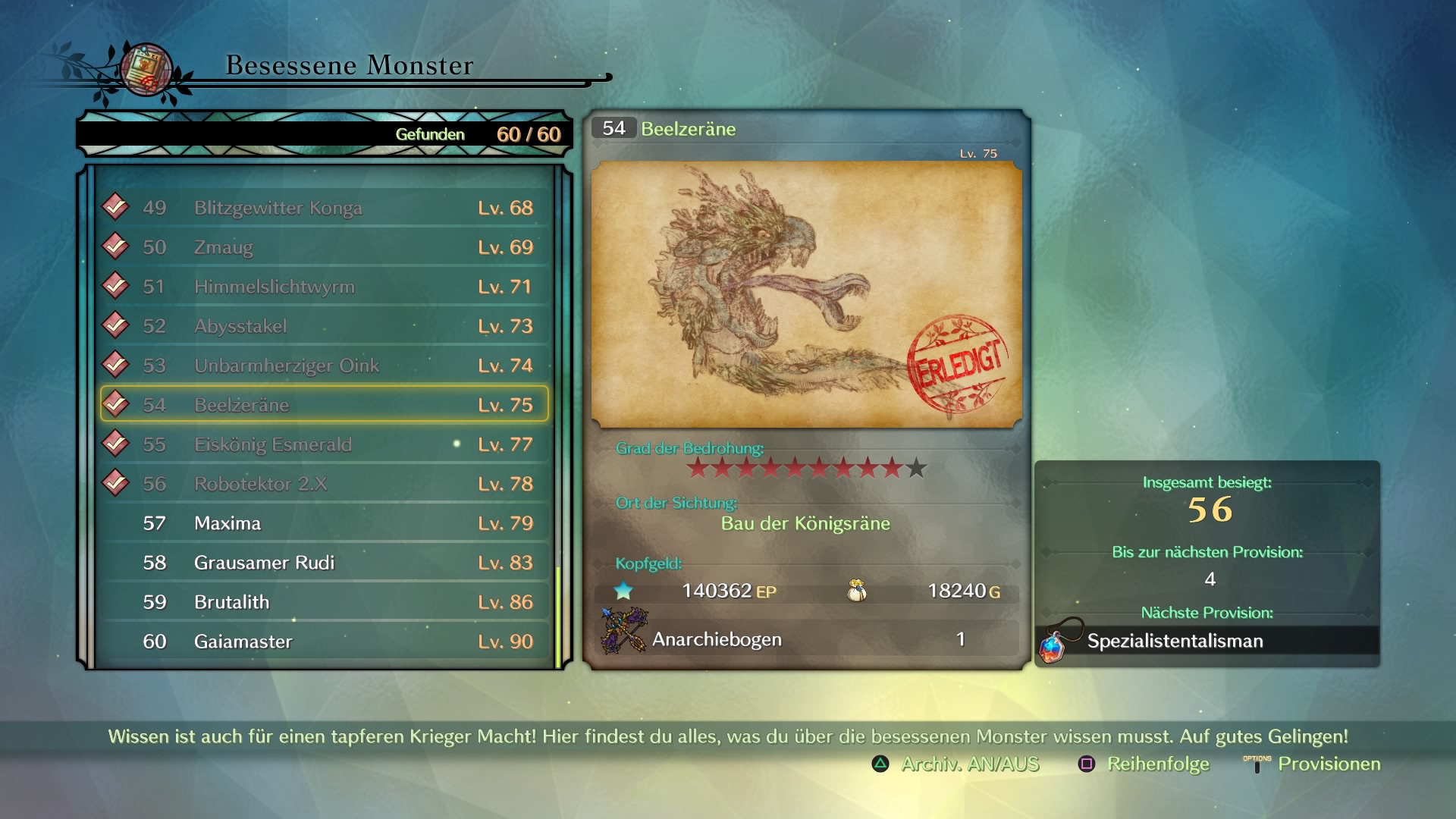Open the Provisionen overview
This screenshot has width=1456, height=819.
click(1313, 764)
